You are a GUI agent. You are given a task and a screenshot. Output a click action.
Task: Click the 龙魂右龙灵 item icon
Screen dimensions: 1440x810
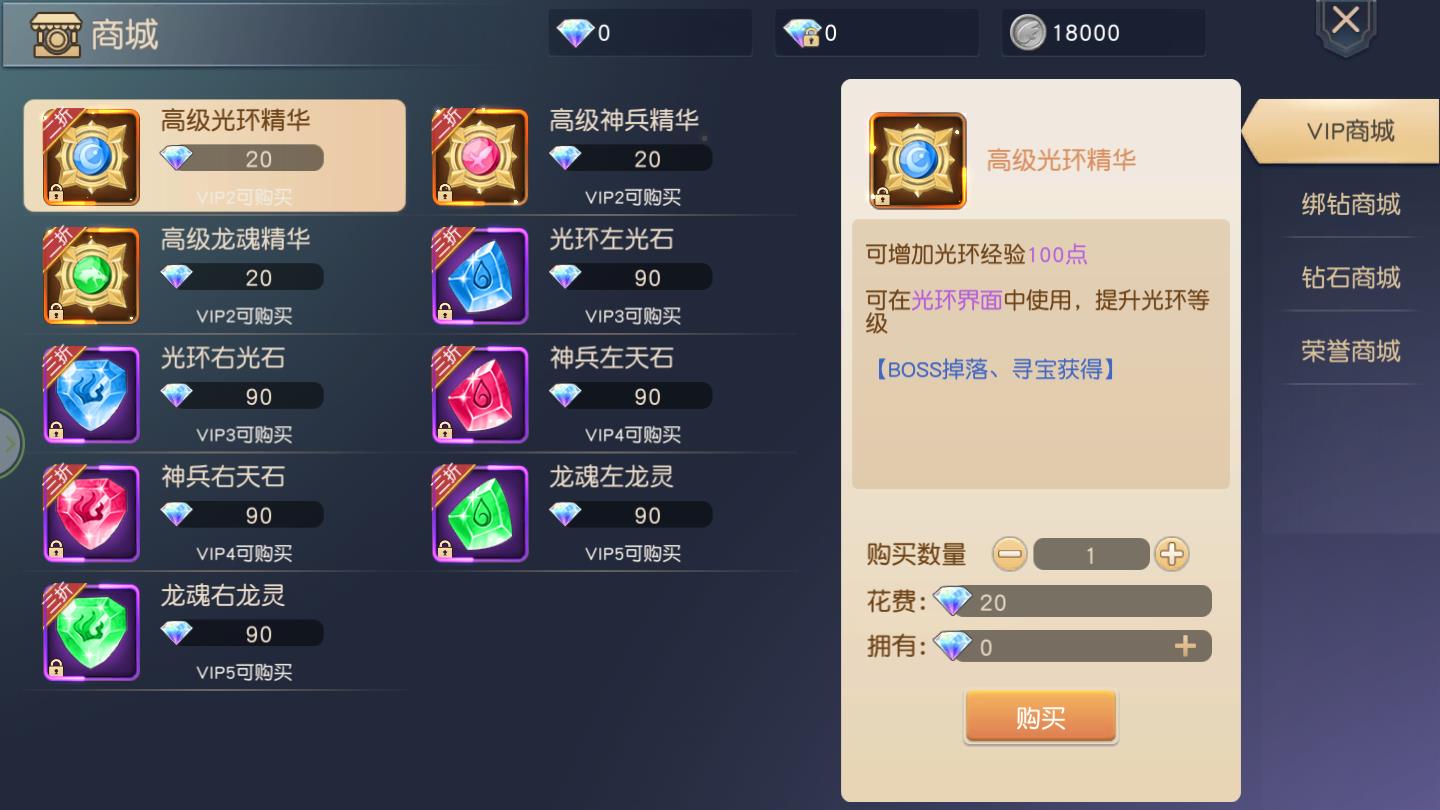click(91, 632)
